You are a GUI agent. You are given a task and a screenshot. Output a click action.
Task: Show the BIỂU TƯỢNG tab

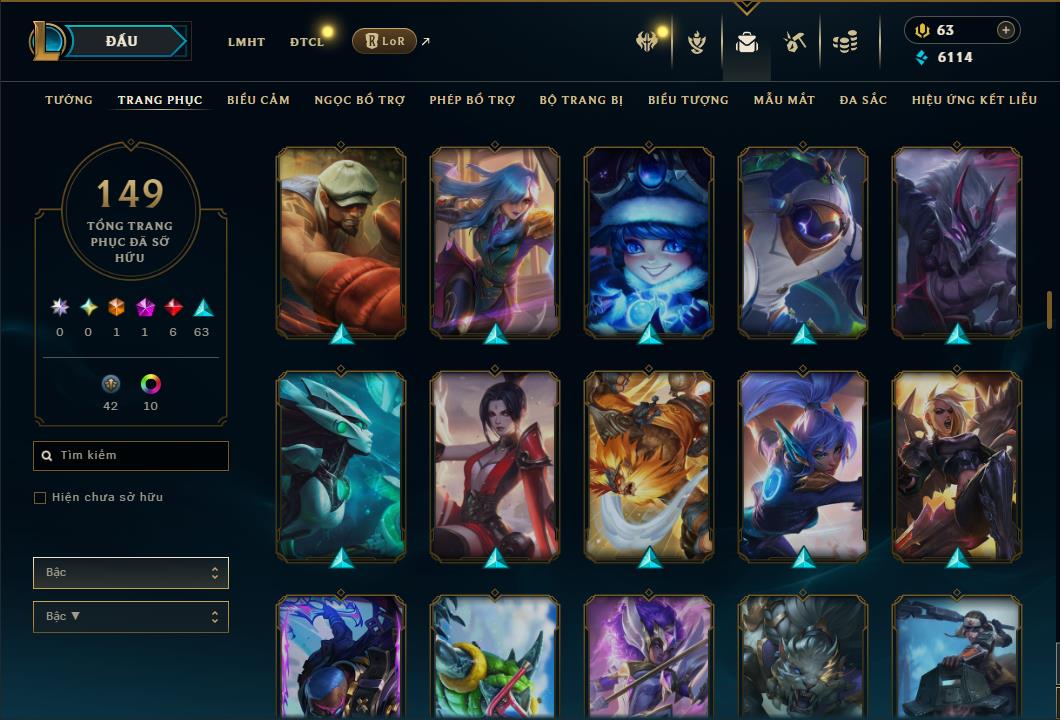[x=688, y=100]
